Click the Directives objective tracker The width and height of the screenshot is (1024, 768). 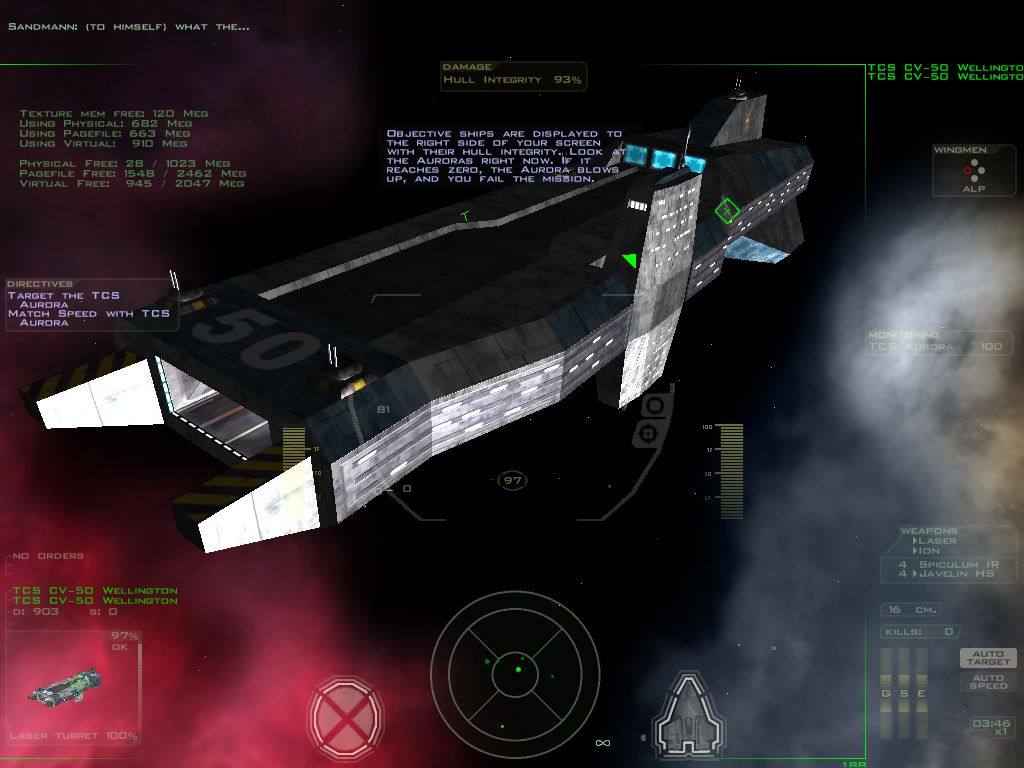(90, 303)
